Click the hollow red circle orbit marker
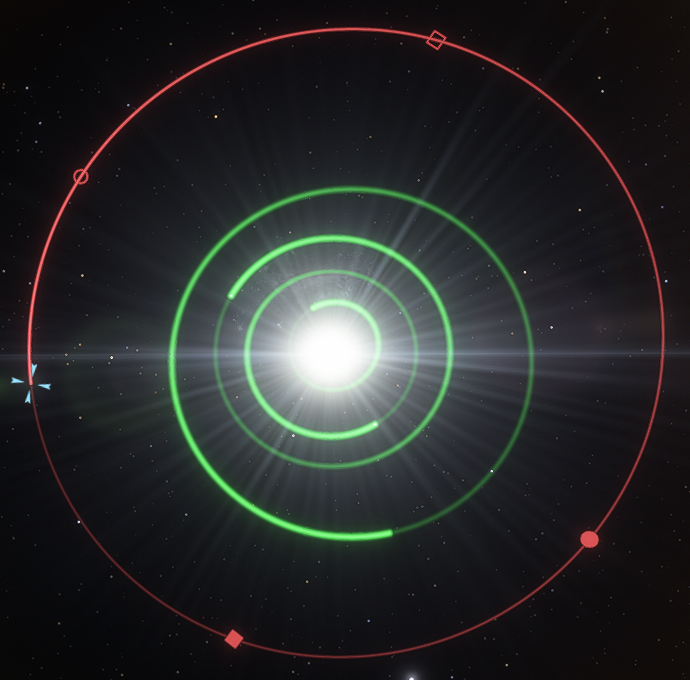Screen dimensions: 690x680 coord(81,177)
